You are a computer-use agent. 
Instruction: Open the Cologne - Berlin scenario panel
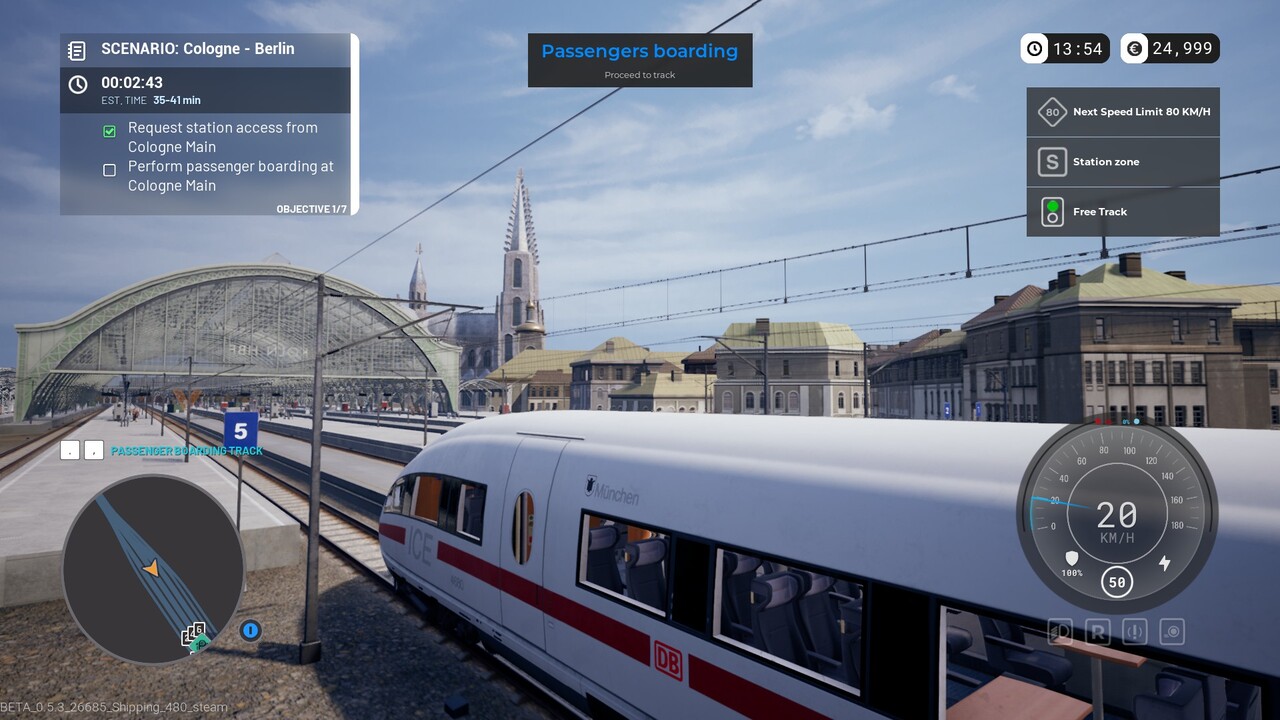(x=198, y=49)
